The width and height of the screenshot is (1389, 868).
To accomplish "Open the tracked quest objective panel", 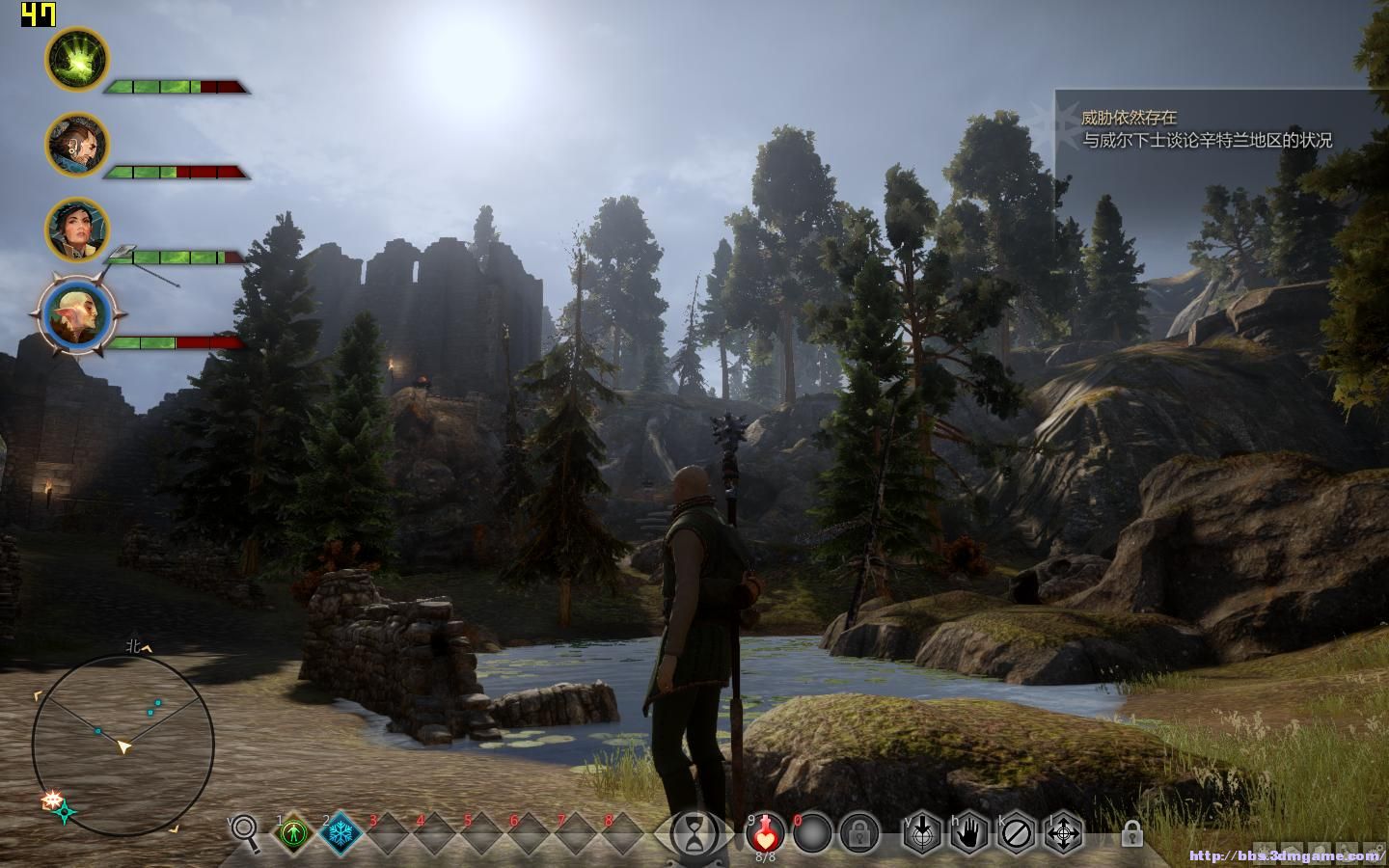I will click(x=1206, y=129).
